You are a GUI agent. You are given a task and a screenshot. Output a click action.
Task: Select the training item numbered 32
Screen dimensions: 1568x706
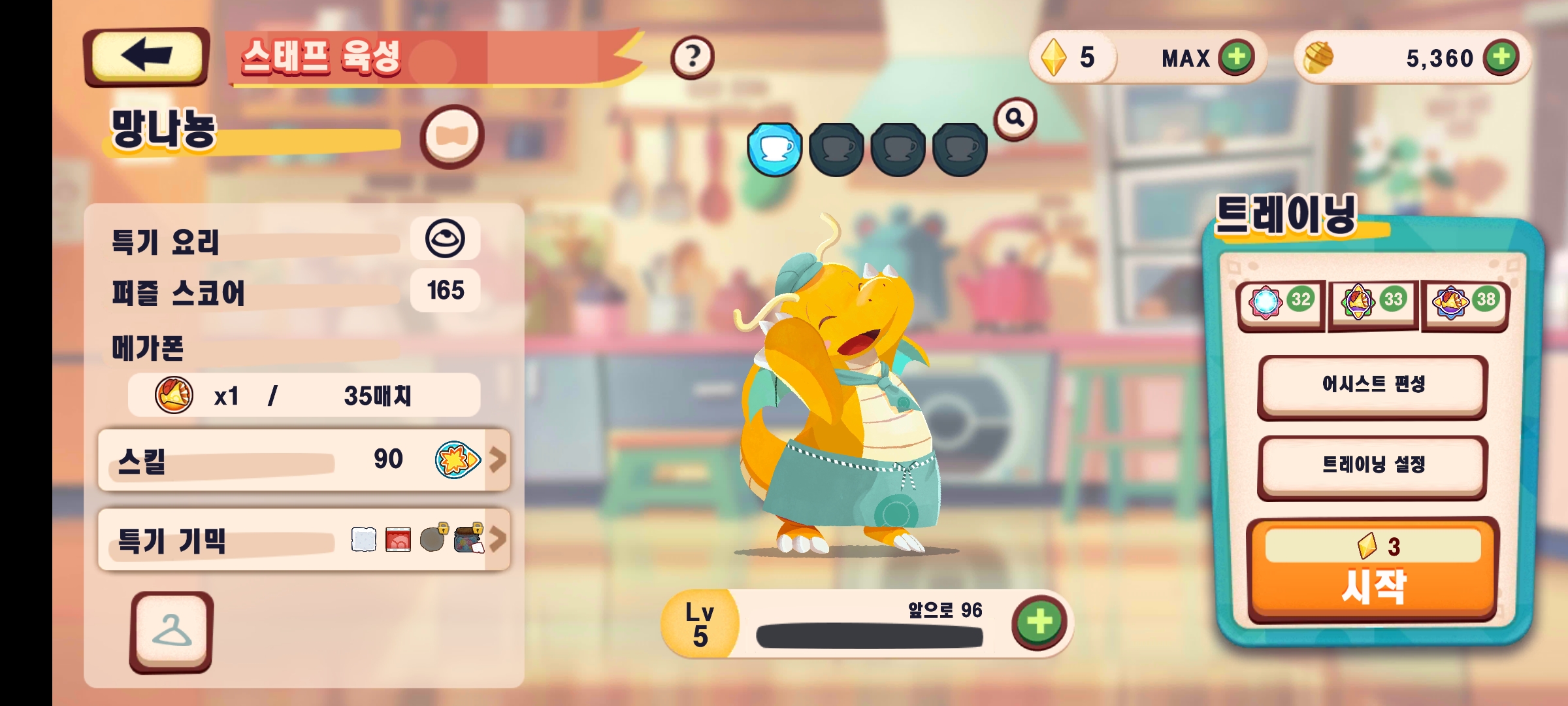[x=1281, y=302]
